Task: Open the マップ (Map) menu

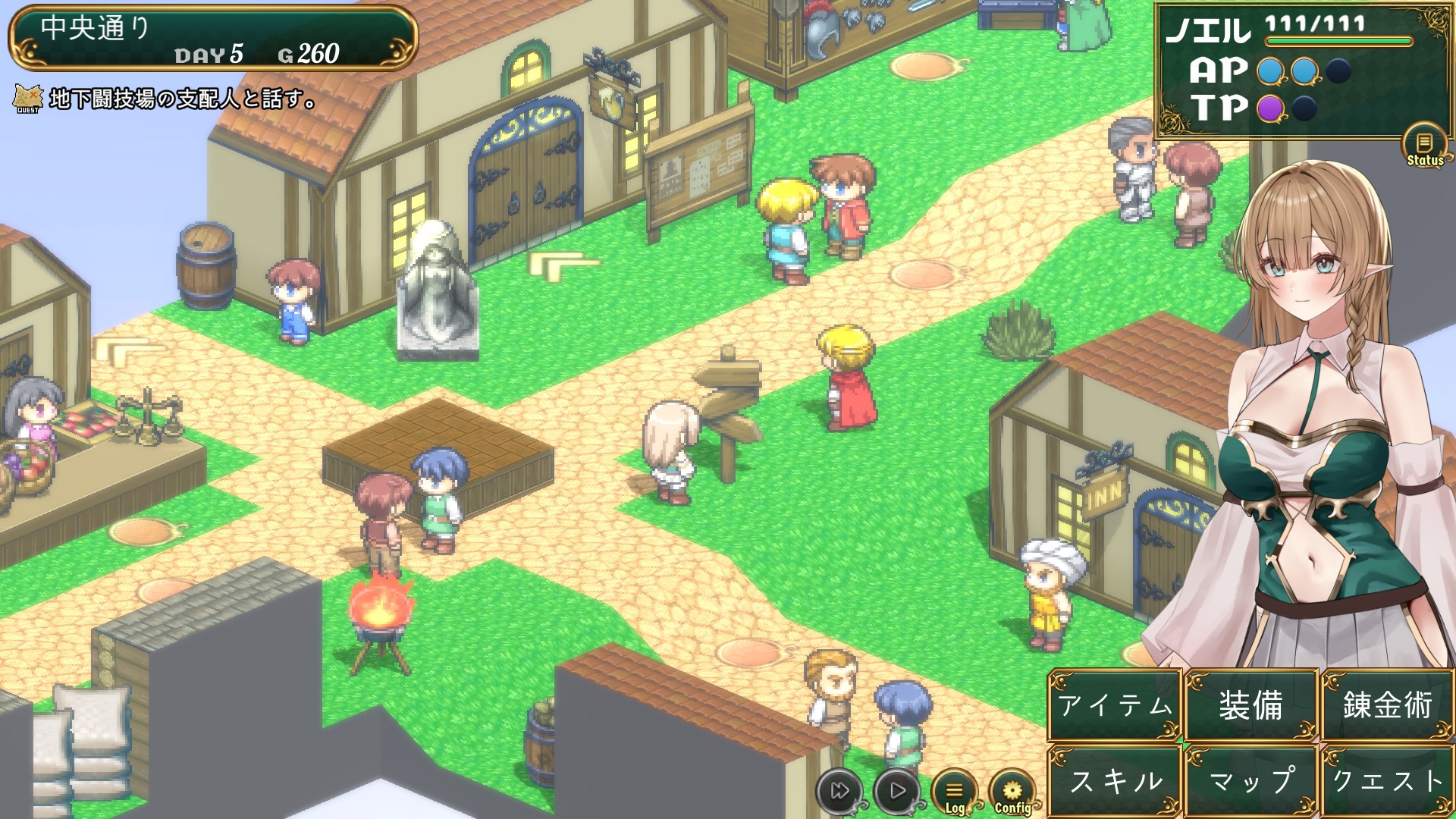Action: 1251,780
